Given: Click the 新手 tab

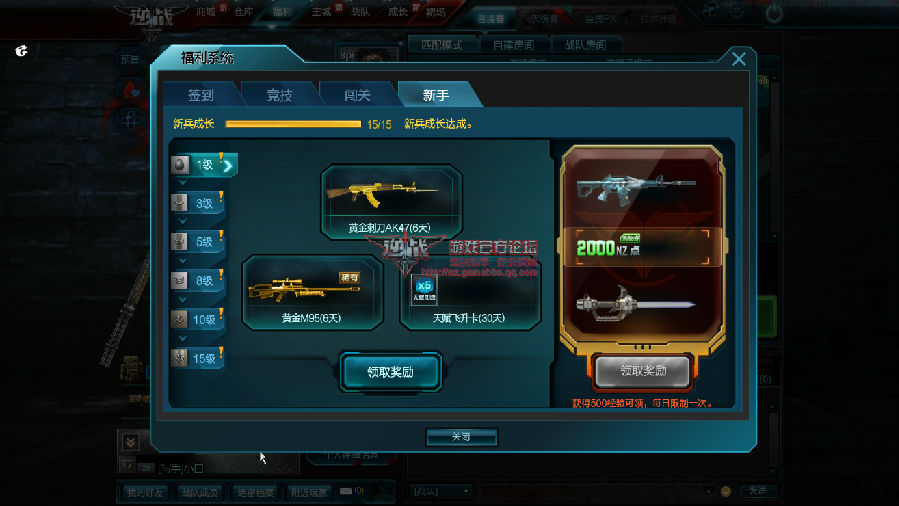Looking at the screenshot, I should click(436, 95).
